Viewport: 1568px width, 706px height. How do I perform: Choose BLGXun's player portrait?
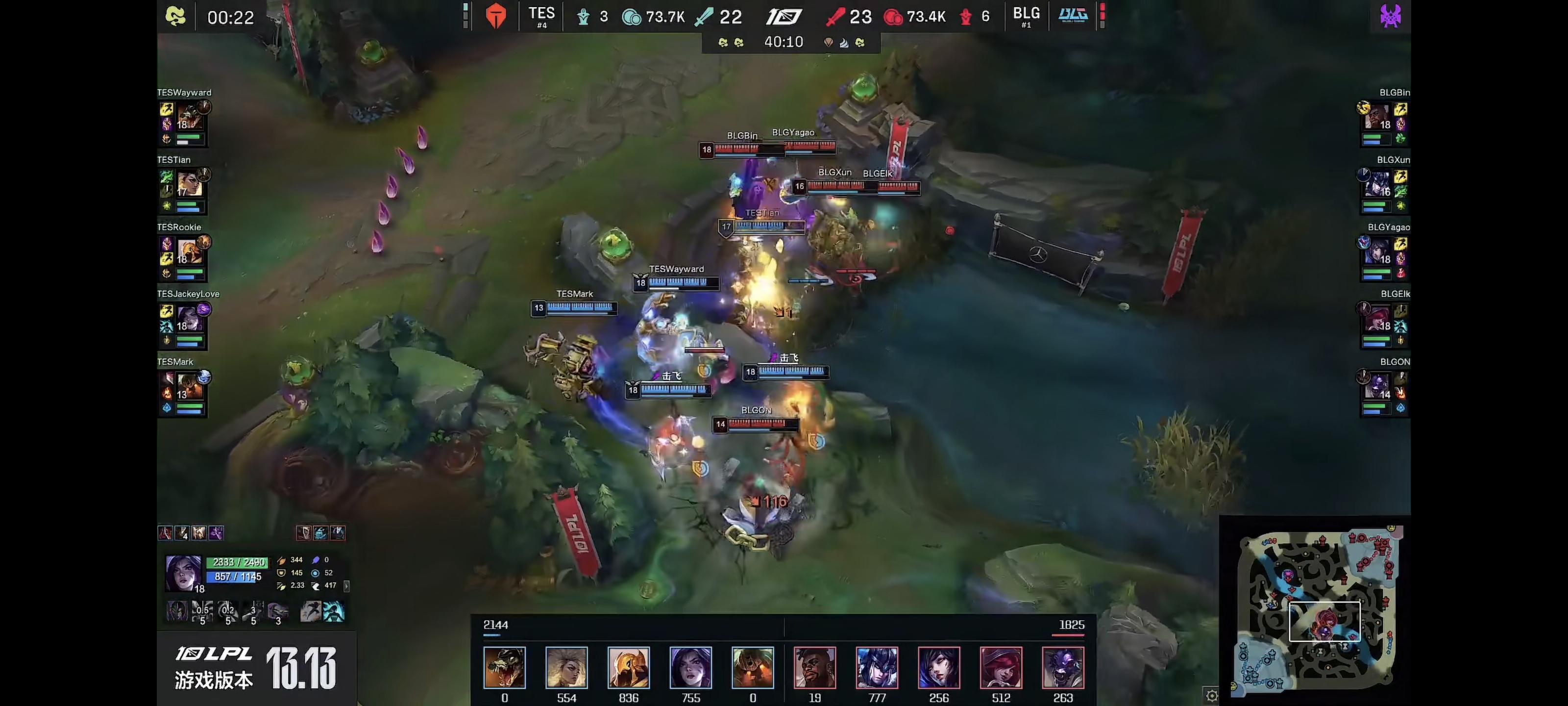[1377, 183]
